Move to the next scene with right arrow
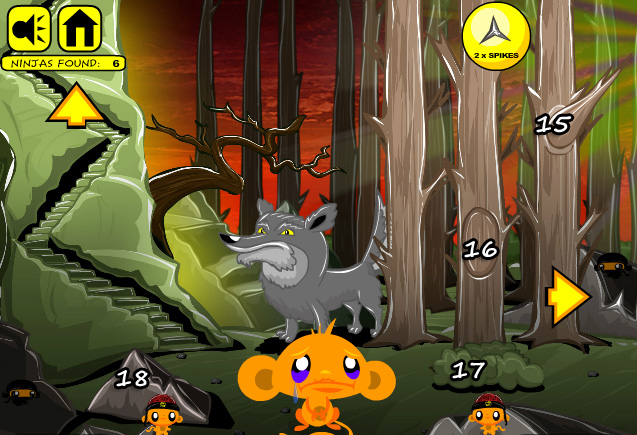 pos(567,298)
